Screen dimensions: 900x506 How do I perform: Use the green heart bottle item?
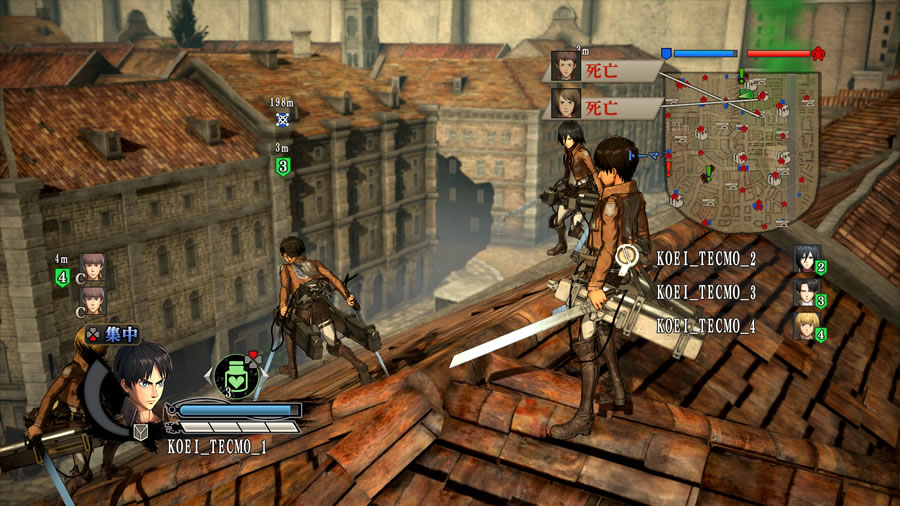coord(236,377)
